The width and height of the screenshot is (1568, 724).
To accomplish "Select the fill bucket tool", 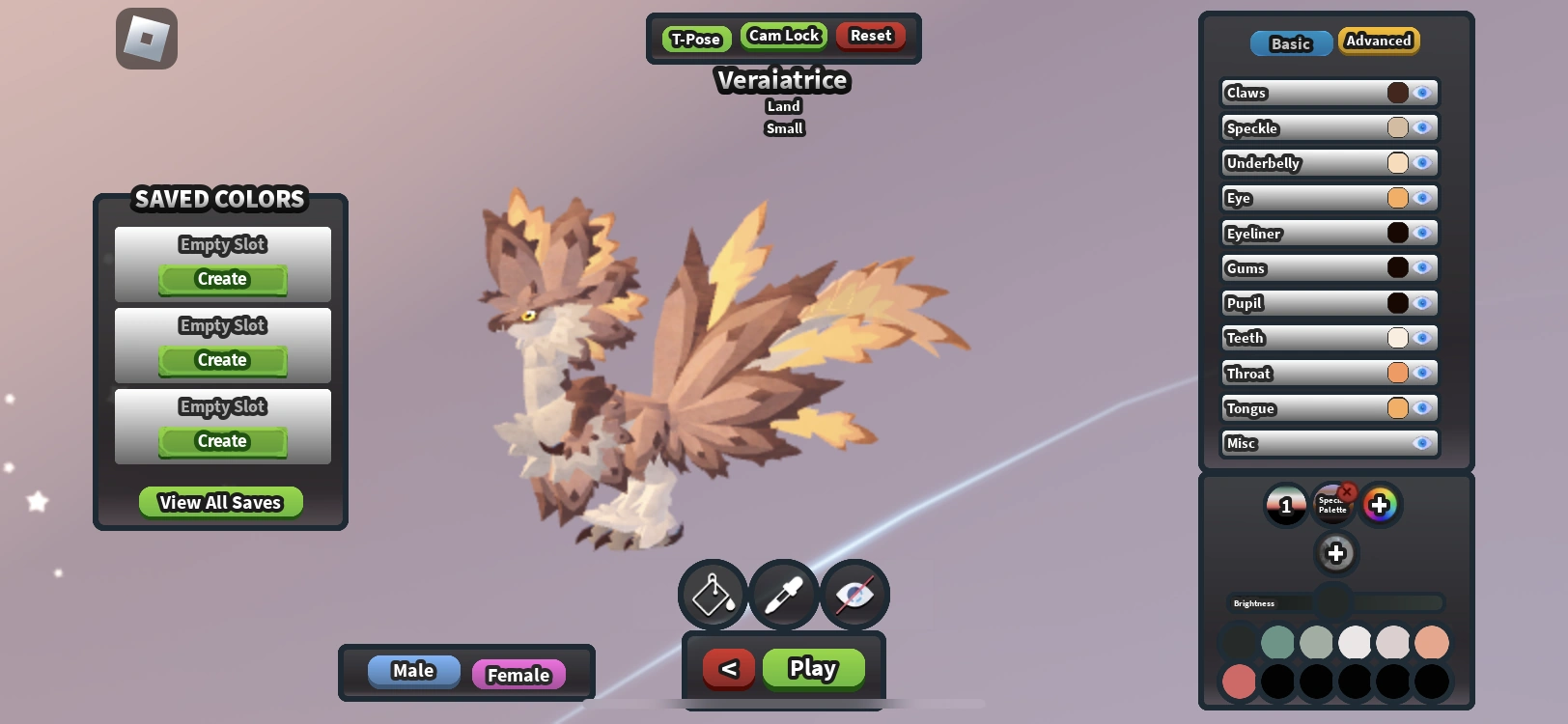I will pos(712,595).
